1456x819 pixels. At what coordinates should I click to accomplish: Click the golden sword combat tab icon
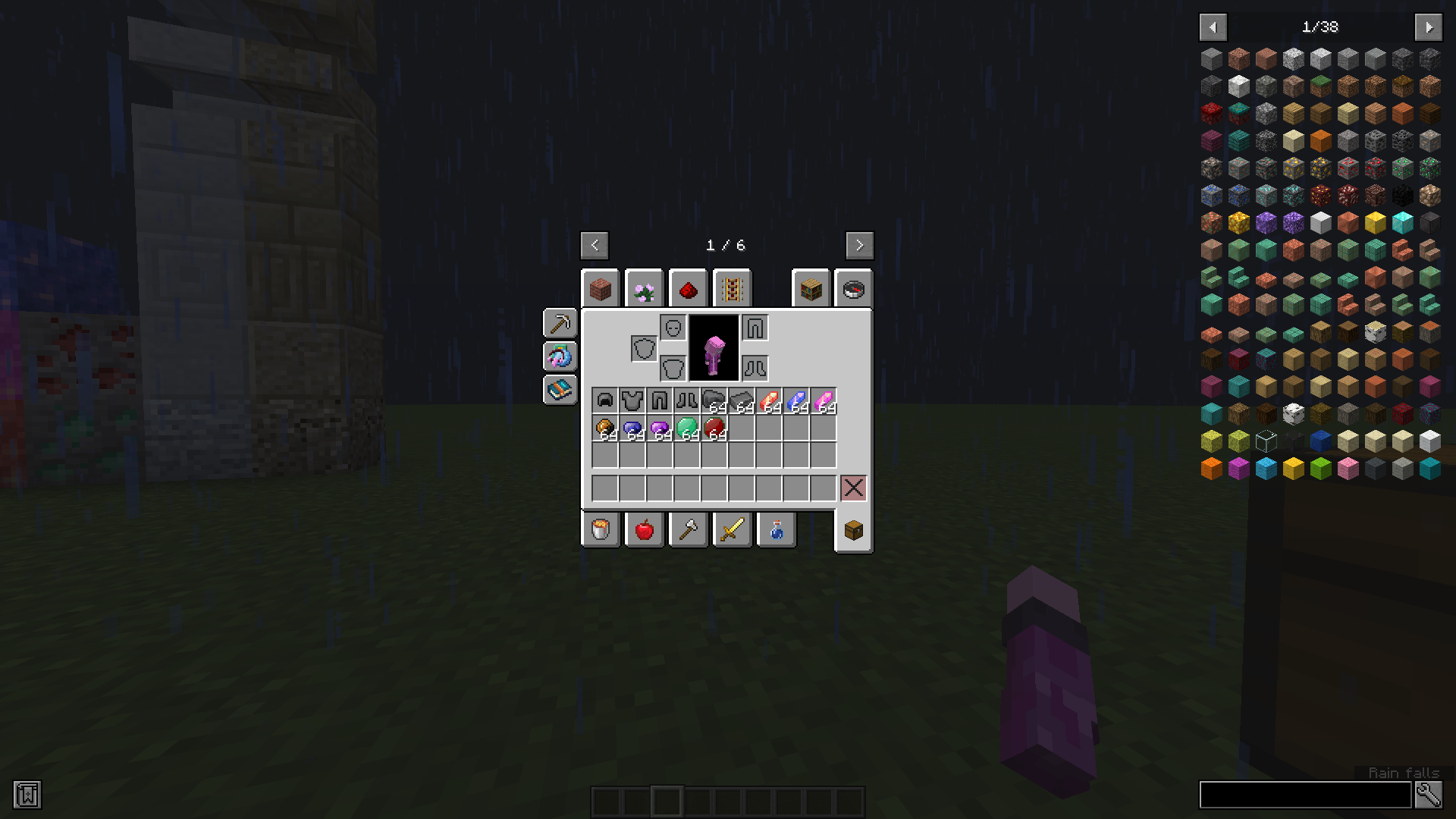point(732,529)
